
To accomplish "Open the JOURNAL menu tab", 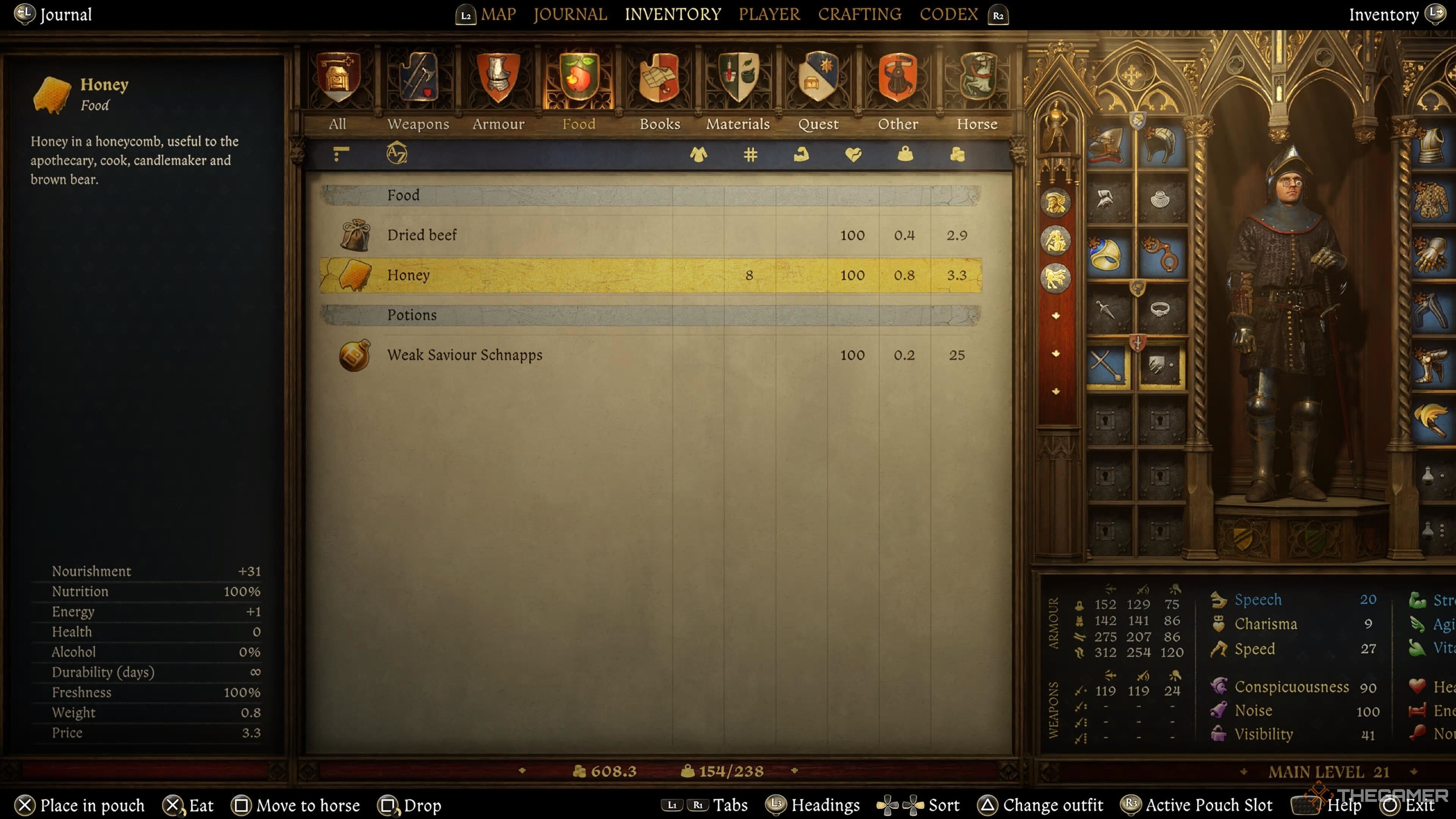I will click(x=570, y=14).
